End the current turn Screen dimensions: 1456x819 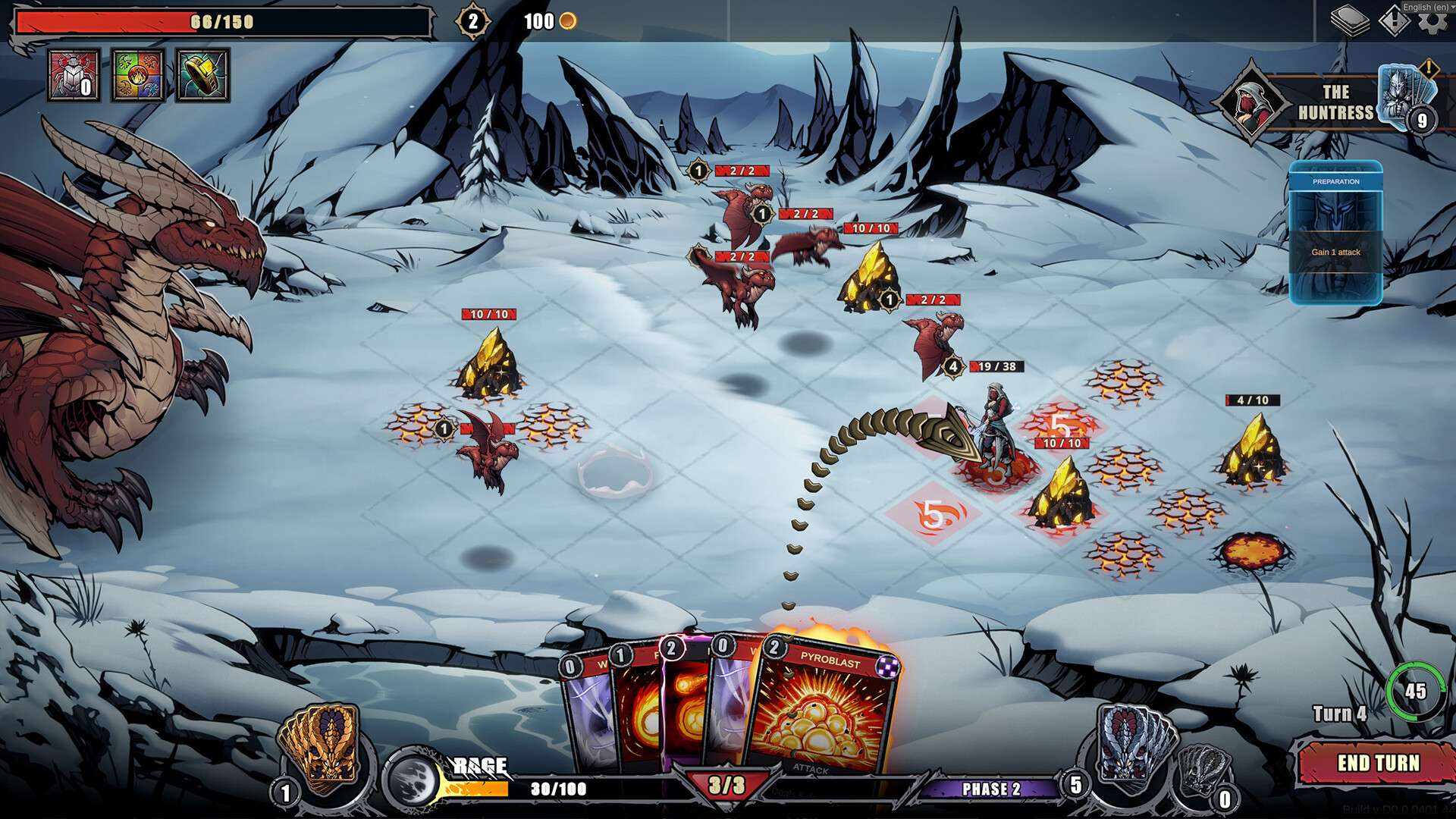pos(1376,763)
